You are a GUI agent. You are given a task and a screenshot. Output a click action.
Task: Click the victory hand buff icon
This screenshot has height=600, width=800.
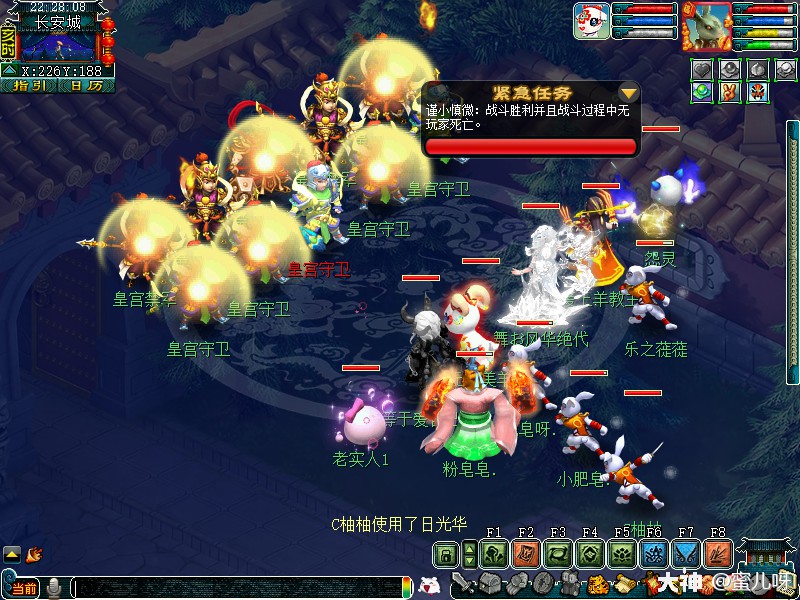(730, 91)
